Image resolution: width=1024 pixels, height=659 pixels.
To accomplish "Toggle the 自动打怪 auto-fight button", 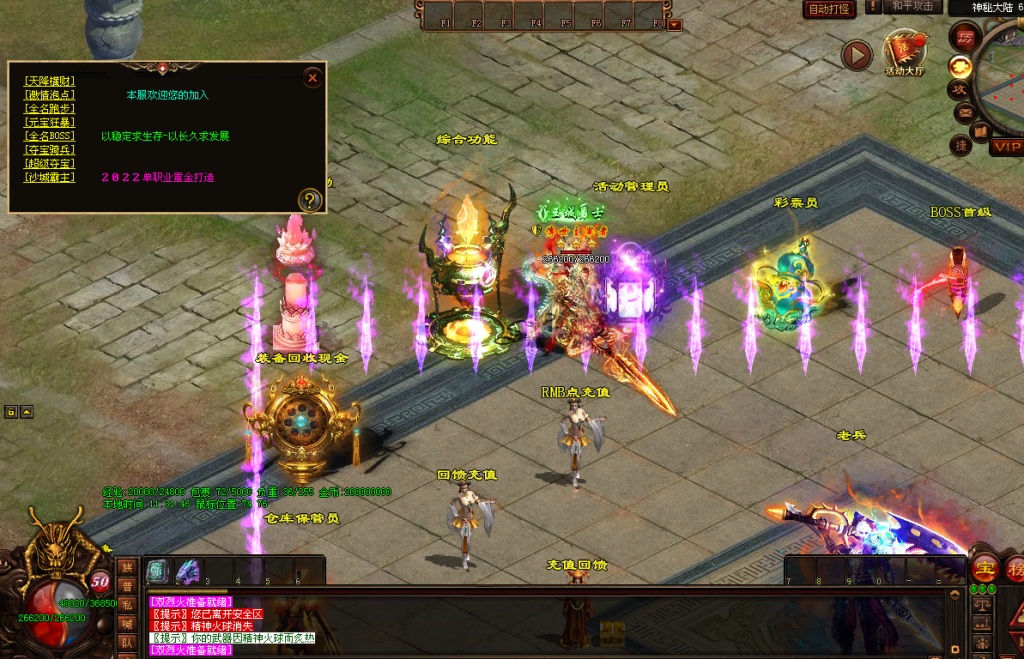I will pyautogui.click(x=828, y=9).
